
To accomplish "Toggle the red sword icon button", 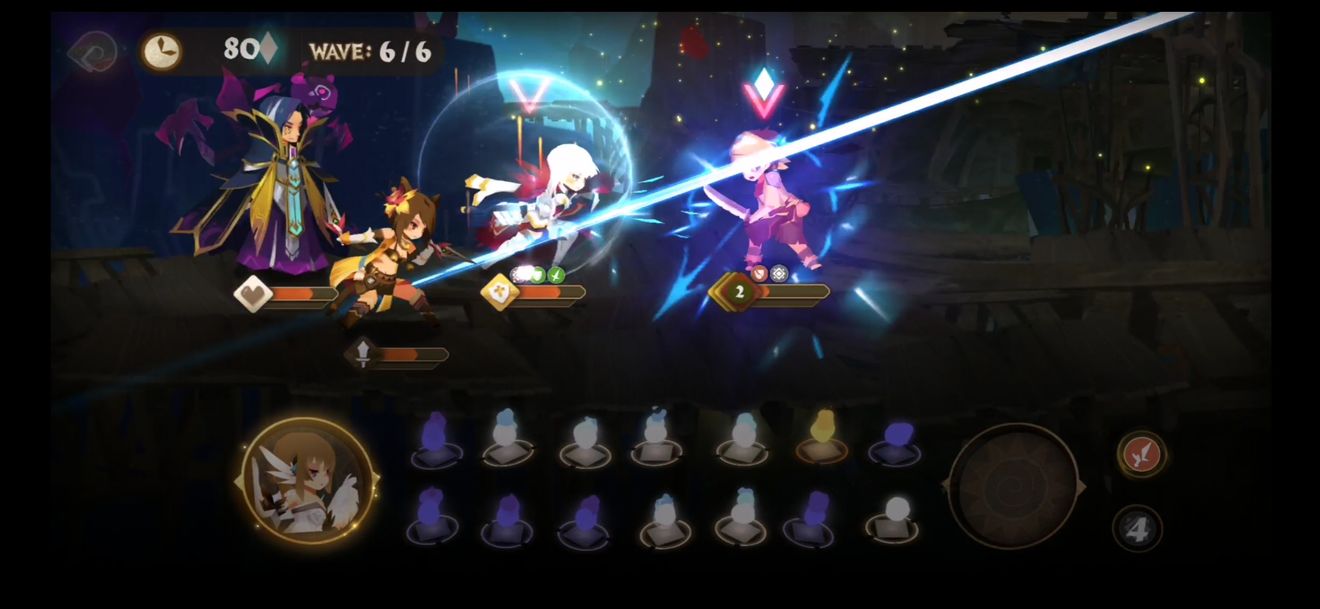I will [x=1141, y=454].
